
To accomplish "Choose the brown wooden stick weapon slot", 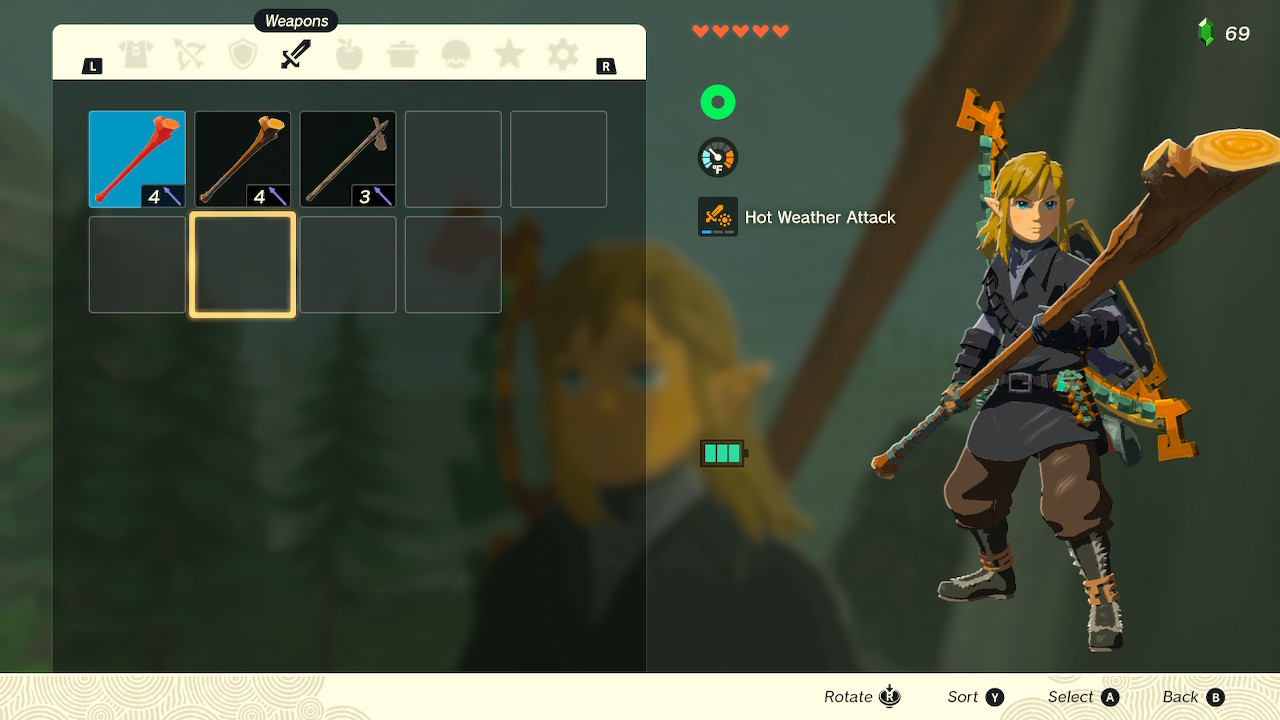I will click(x=243, y=159).
